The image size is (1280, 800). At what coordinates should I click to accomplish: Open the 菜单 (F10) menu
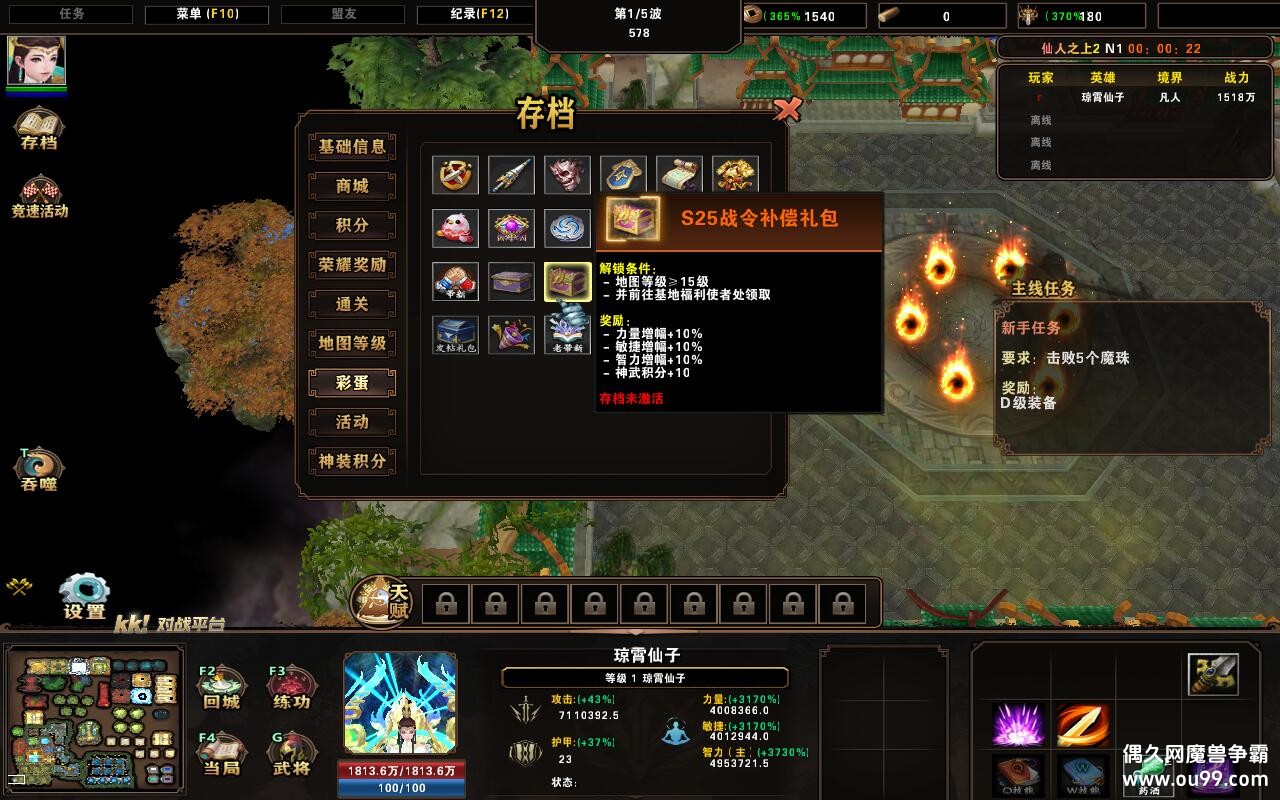coord(207,15)
